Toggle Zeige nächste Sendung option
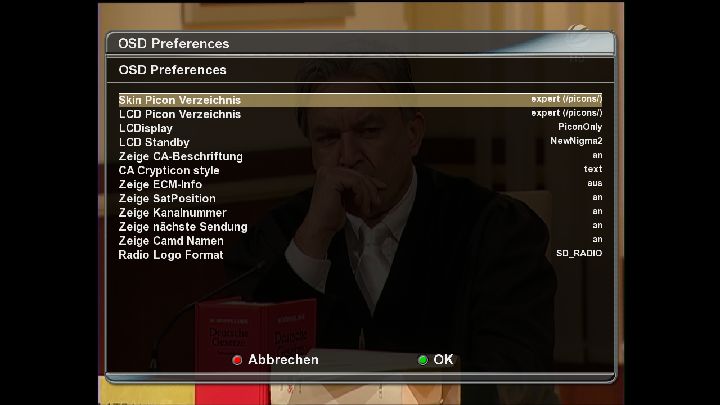The width and height of the screenshot is (720, 405). (360, 226)
